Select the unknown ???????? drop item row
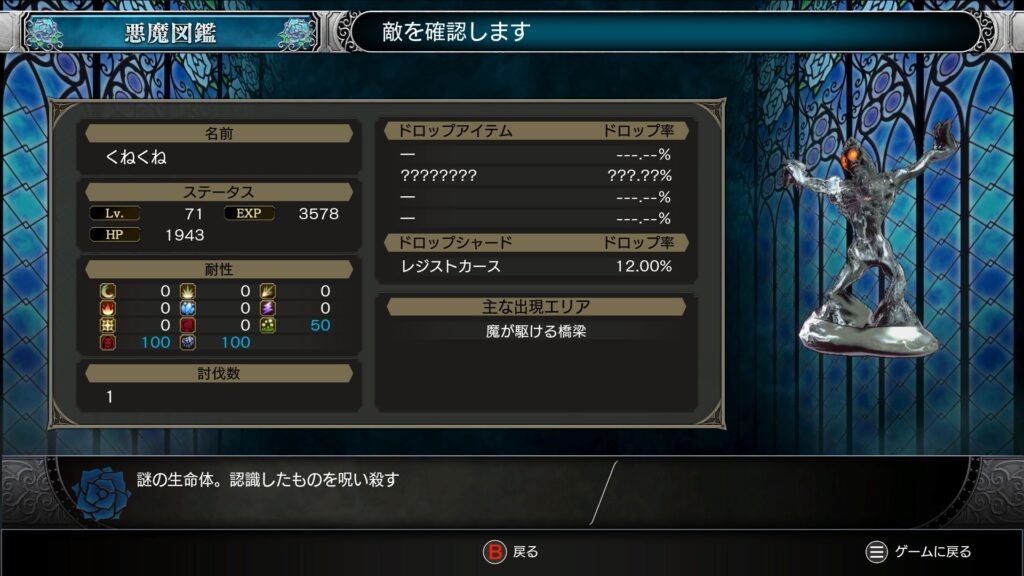The width and height of the screenshot is (1024, 576). tap(535, 176)
